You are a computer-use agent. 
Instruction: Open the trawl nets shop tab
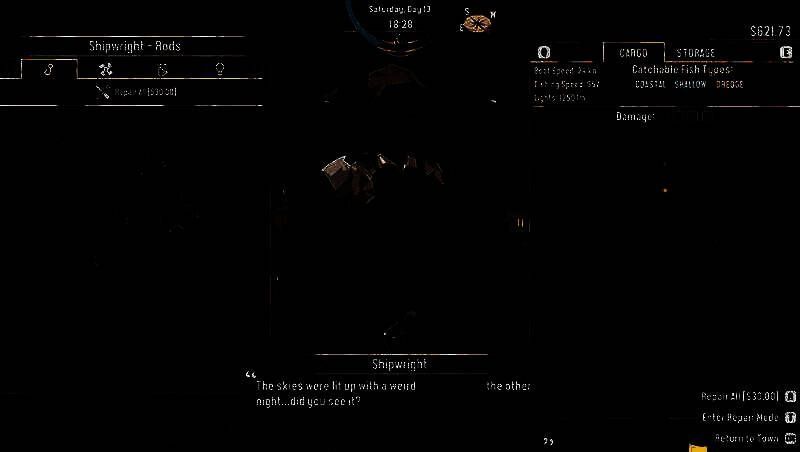coord(163,70)
